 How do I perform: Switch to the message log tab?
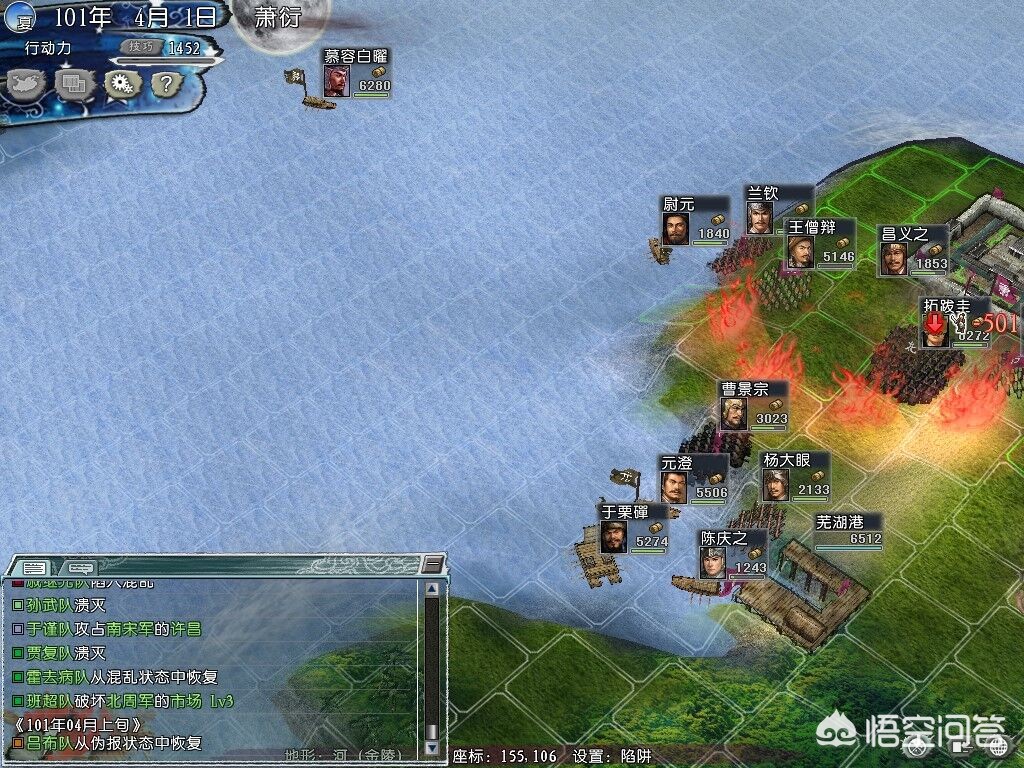35,567
